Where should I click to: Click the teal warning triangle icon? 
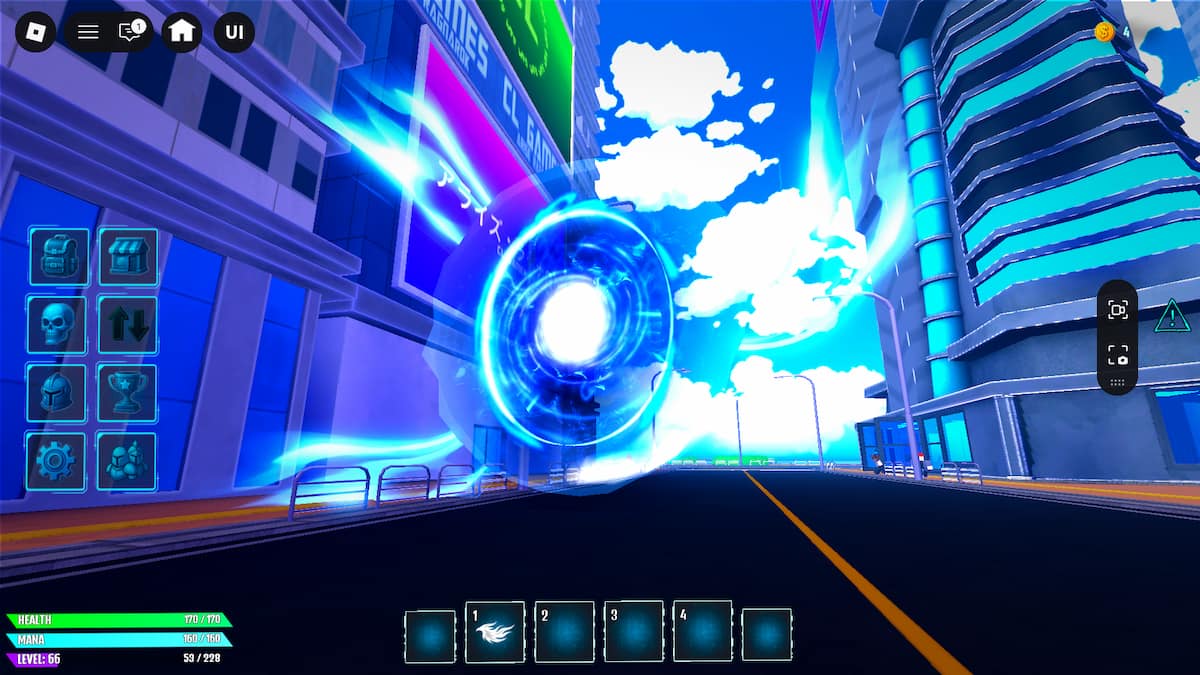click(1169, 318)
